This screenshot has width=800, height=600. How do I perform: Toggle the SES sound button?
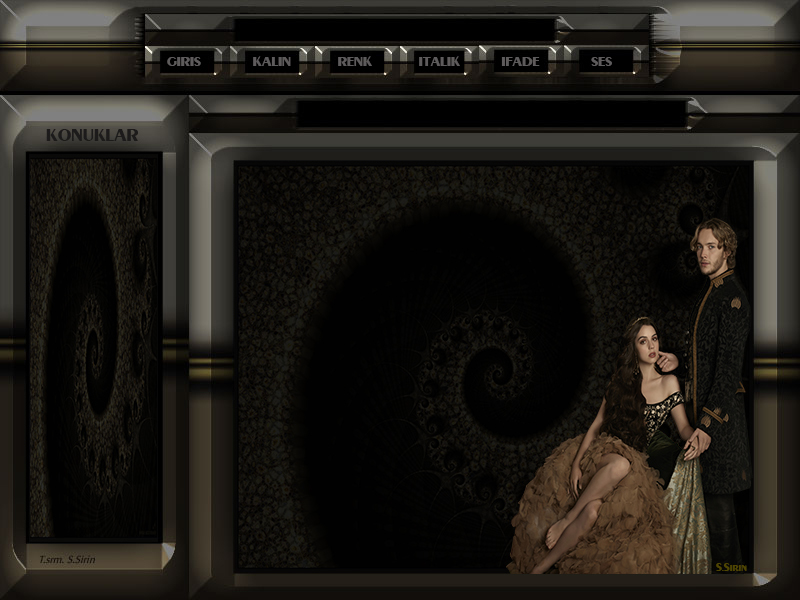(602, 62)
